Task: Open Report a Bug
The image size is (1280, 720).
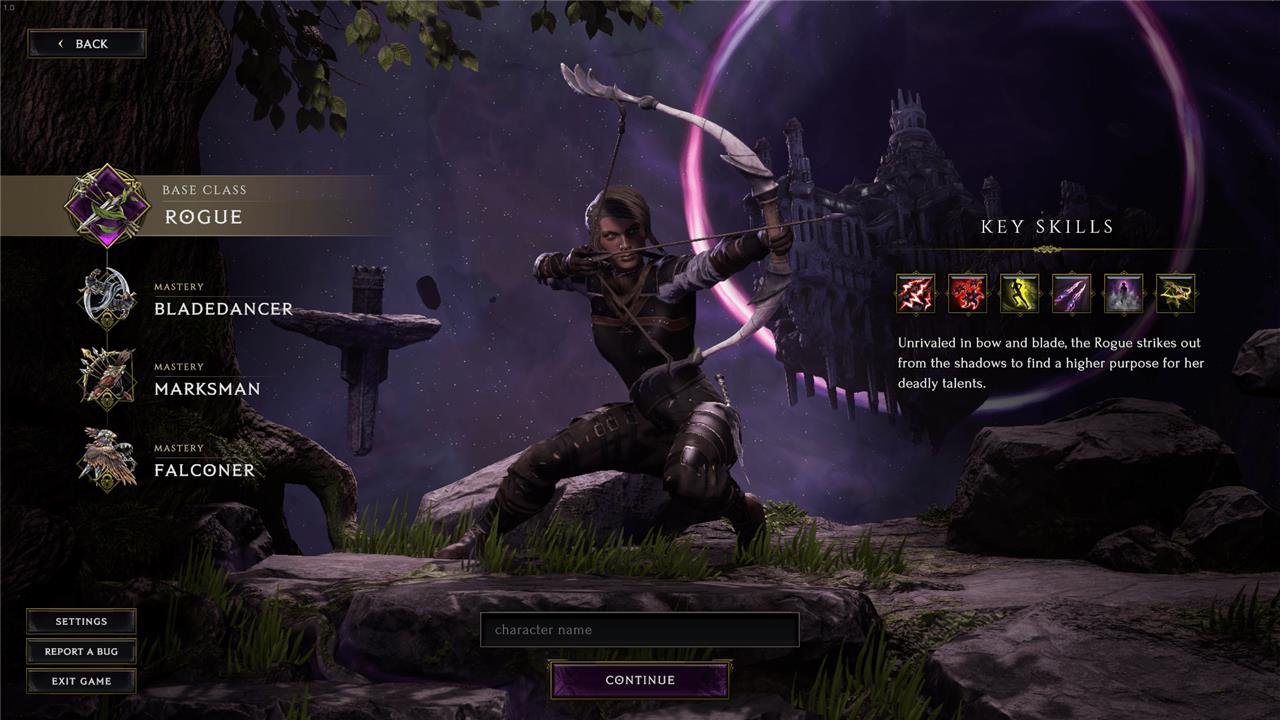Action: [x=81, y=651]
